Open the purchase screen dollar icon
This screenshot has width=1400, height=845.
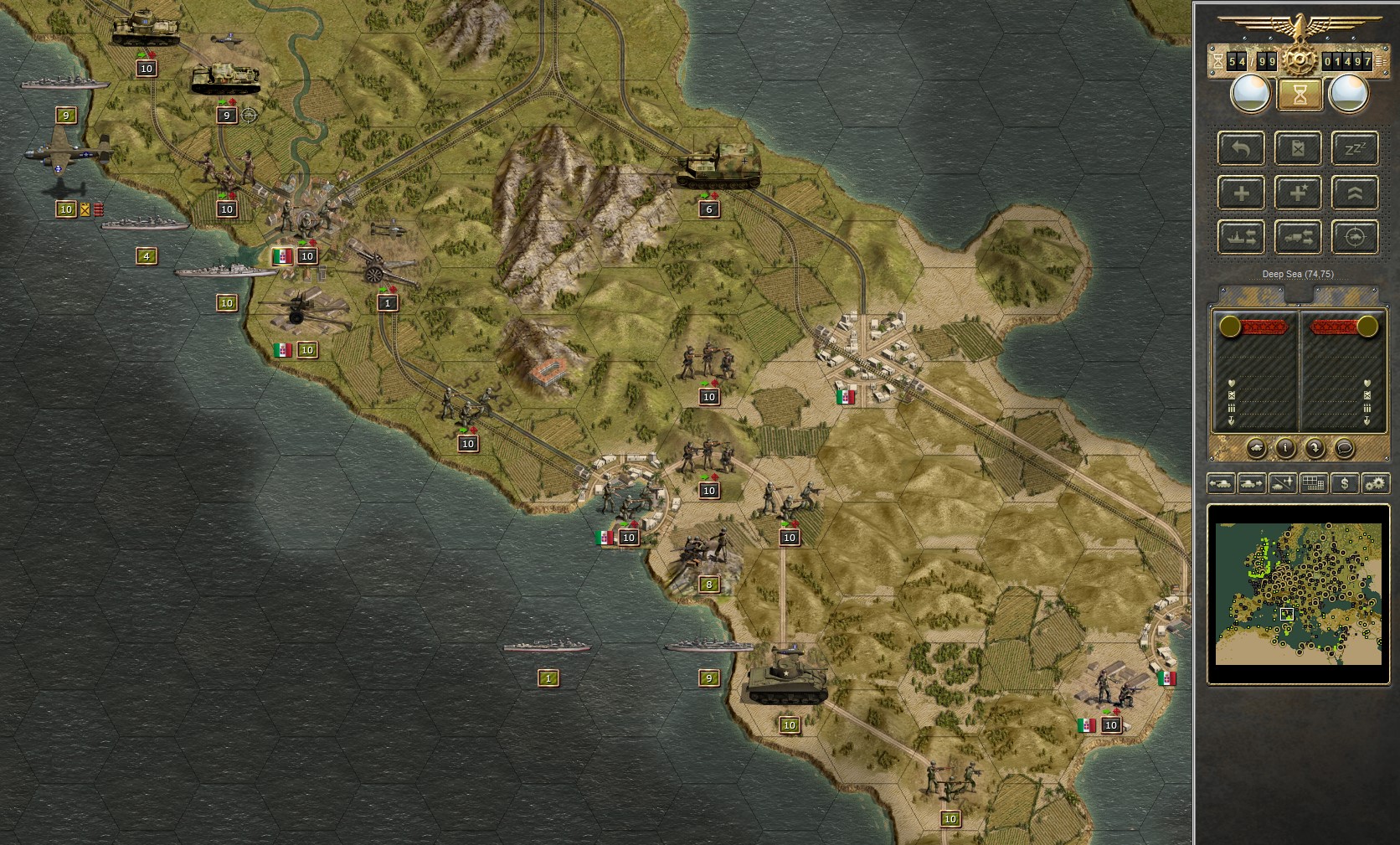pos(1345,484)
